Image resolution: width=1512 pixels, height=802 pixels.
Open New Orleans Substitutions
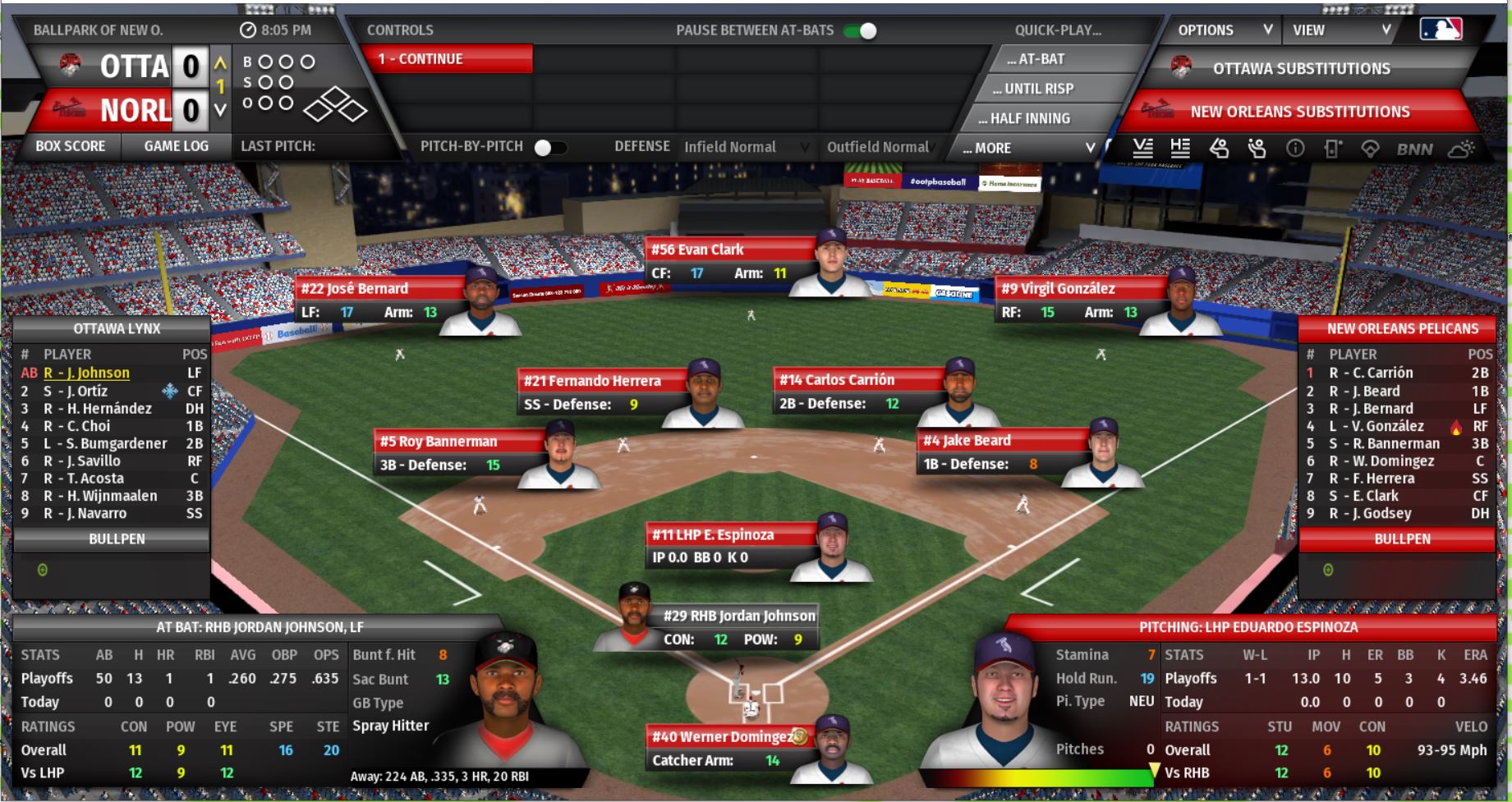(1299, 112)
